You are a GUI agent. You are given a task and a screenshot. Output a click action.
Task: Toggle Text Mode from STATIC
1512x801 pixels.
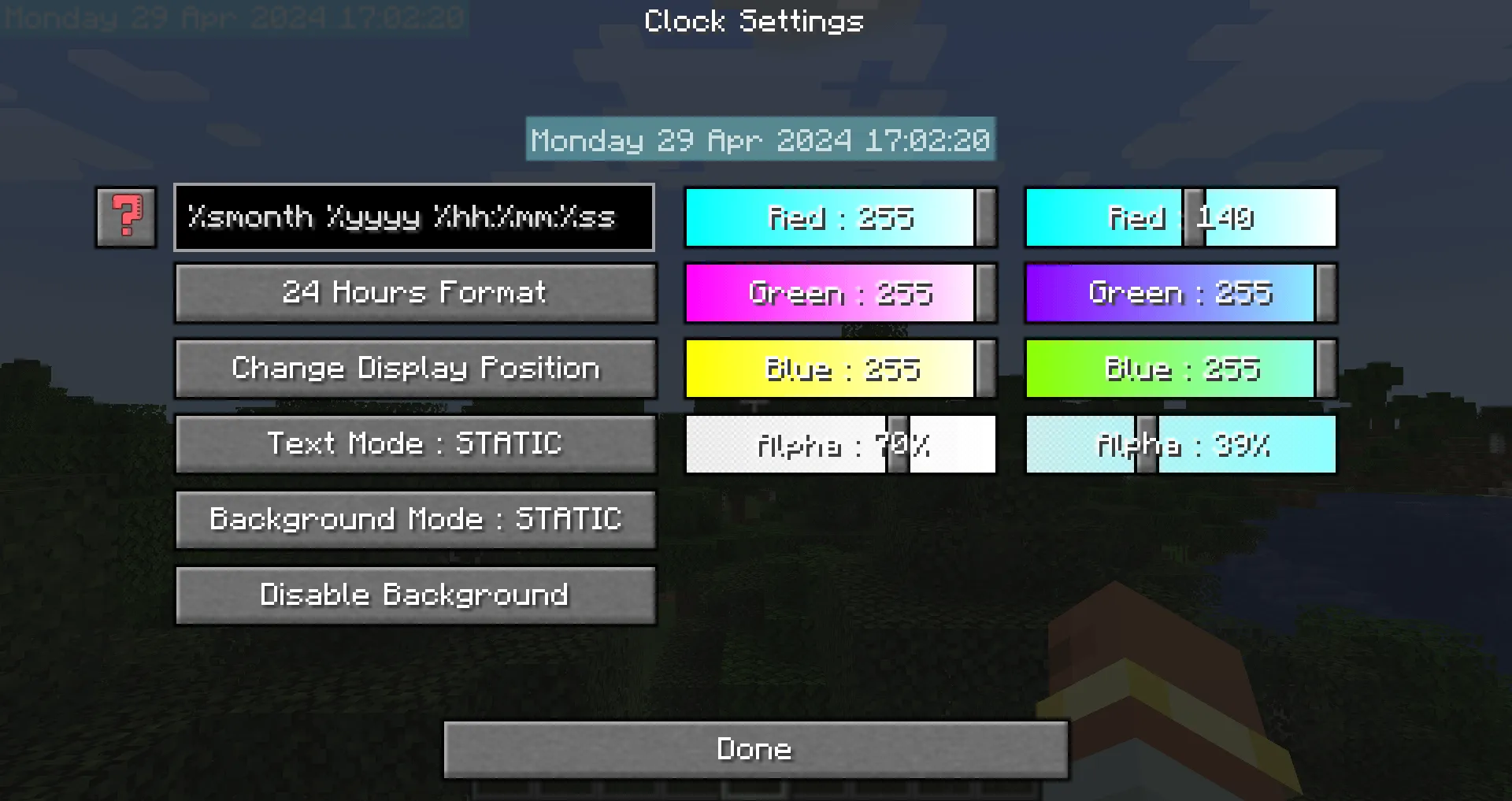click(x=415, y=443)
